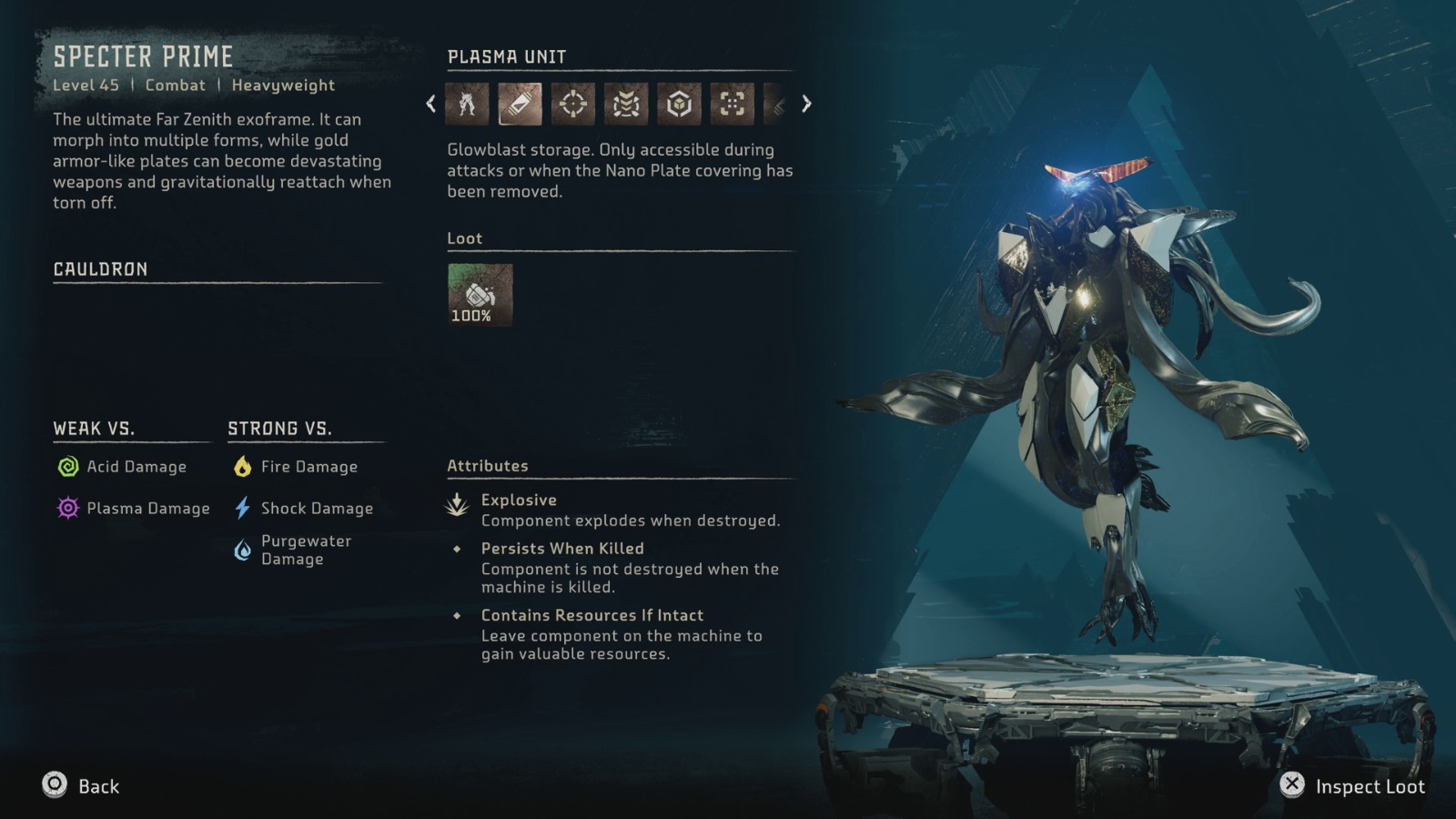Select the downward chevrons component icon
Screen dimensions: 1456x819
point(626,104)
